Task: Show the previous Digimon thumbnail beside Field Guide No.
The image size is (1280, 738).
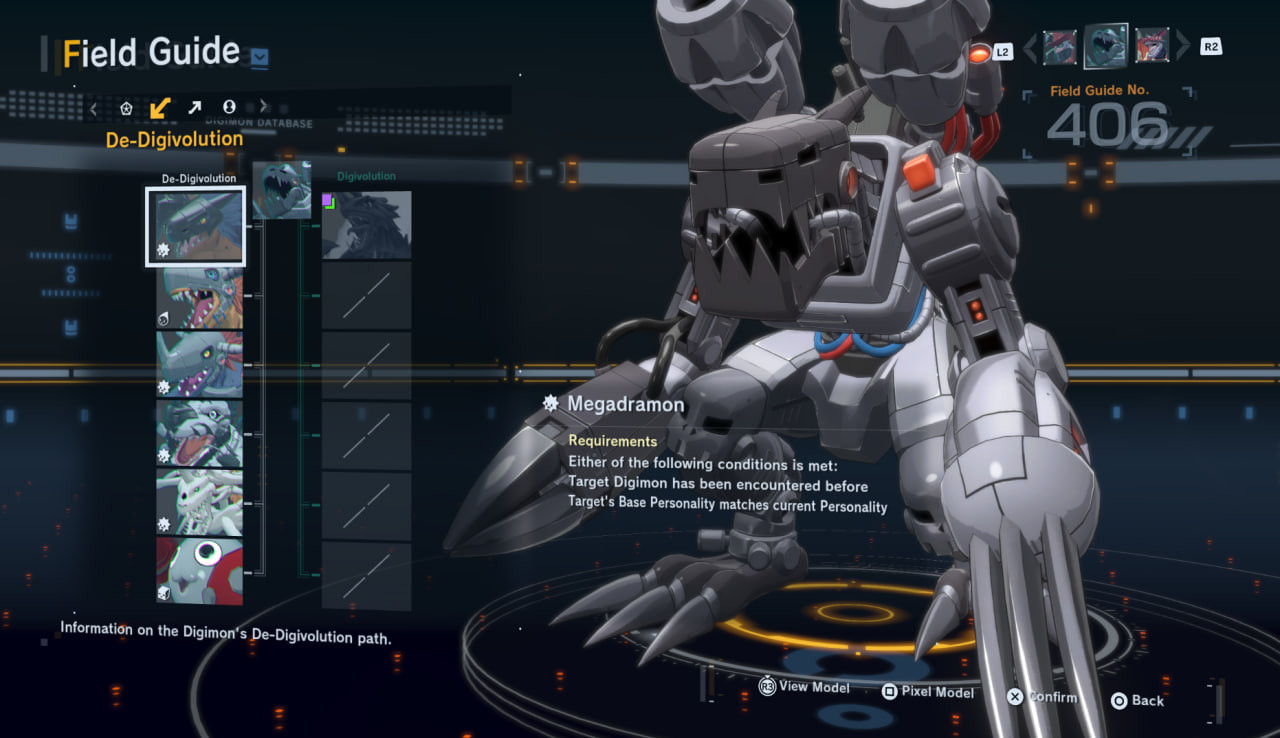Action: [x=1060, y=46]
